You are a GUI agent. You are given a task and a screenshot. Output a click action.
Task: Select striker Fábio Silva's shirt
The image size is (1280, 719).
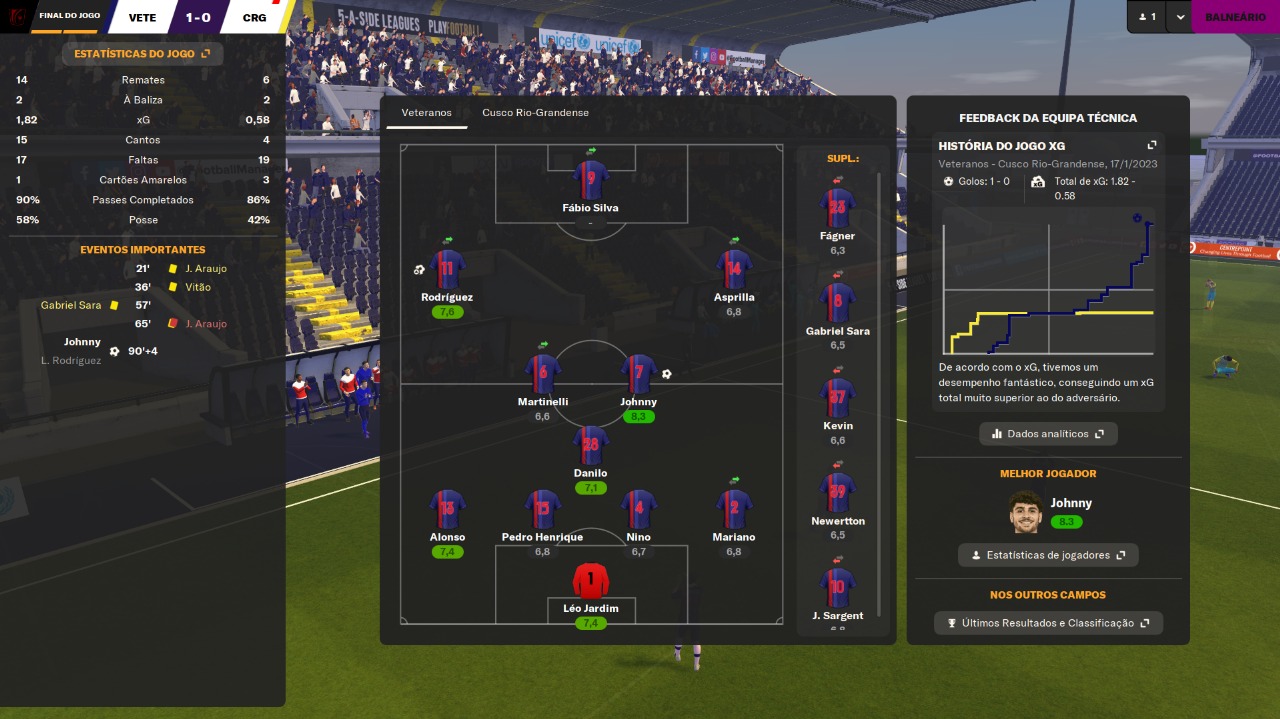click(591, 180)
